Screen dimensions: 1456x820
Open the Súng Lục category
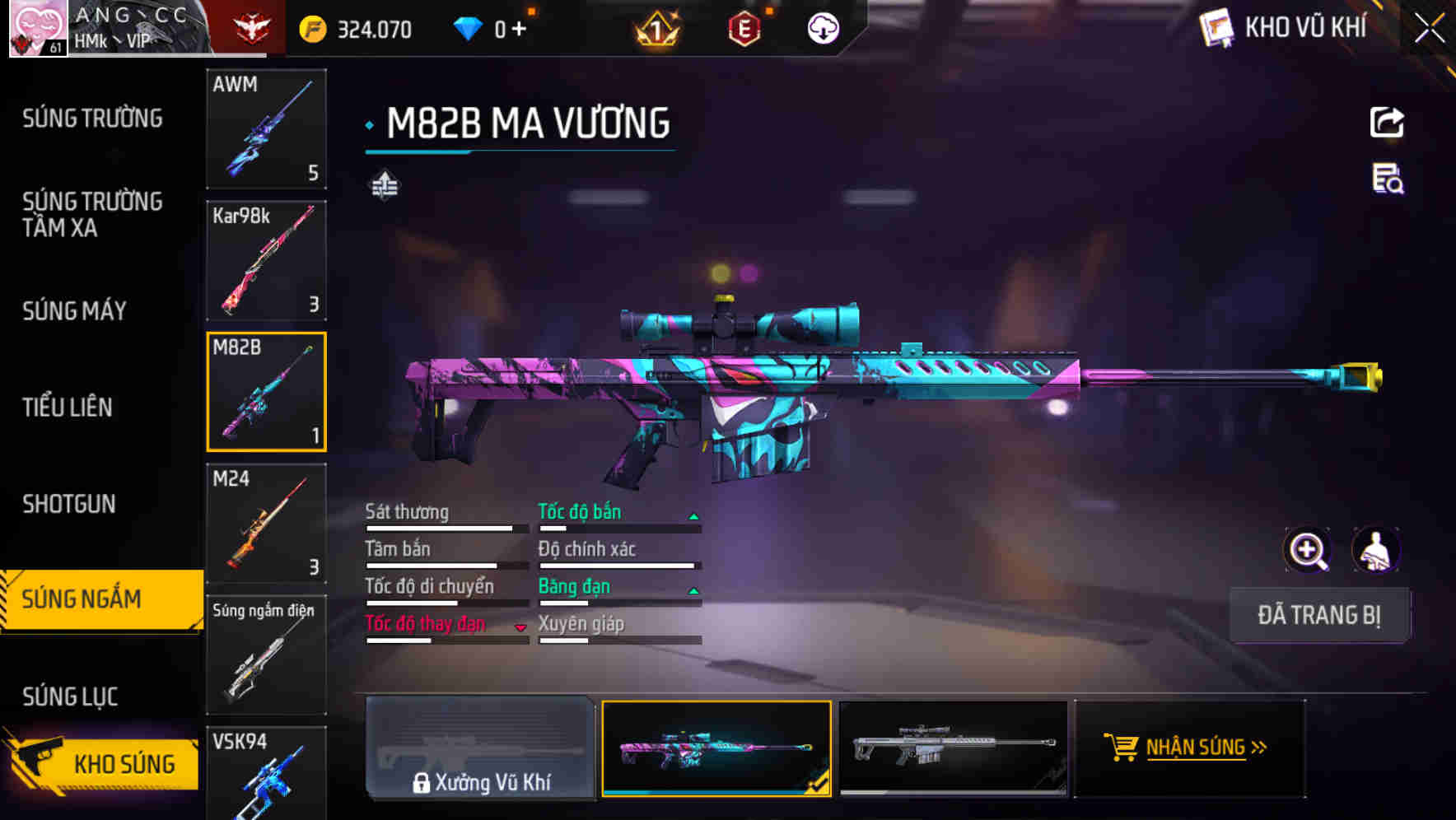point(71,696)
